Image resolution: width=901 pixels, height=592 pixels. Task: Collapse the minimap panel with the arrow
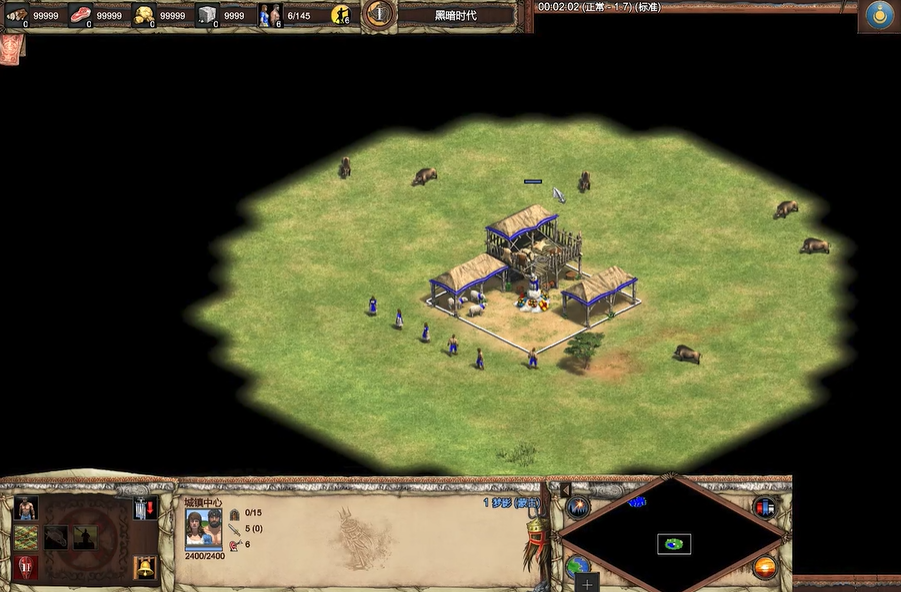point(564,489)
